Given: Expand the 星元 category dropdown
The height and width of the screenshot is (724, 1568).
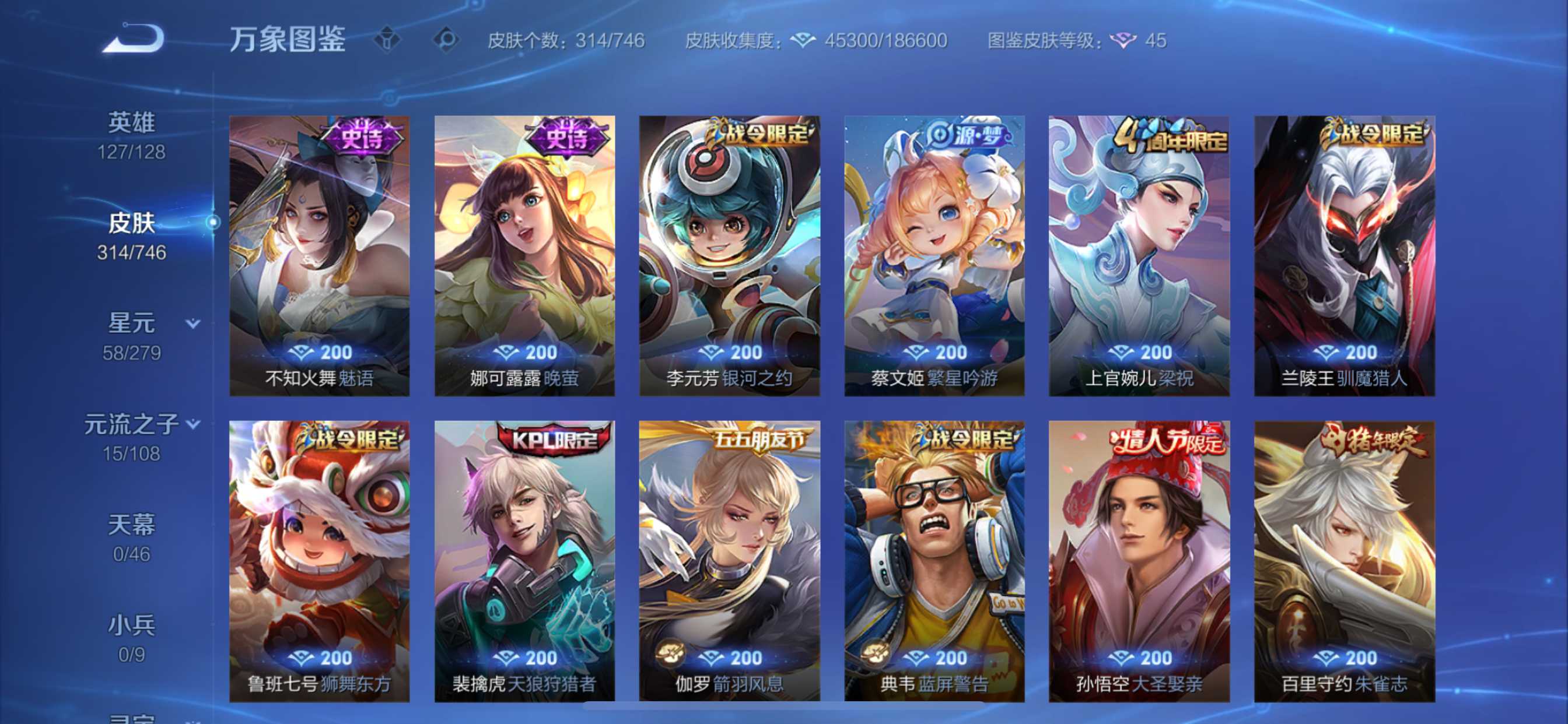Looking at the screenshot, I should (194, 324).
